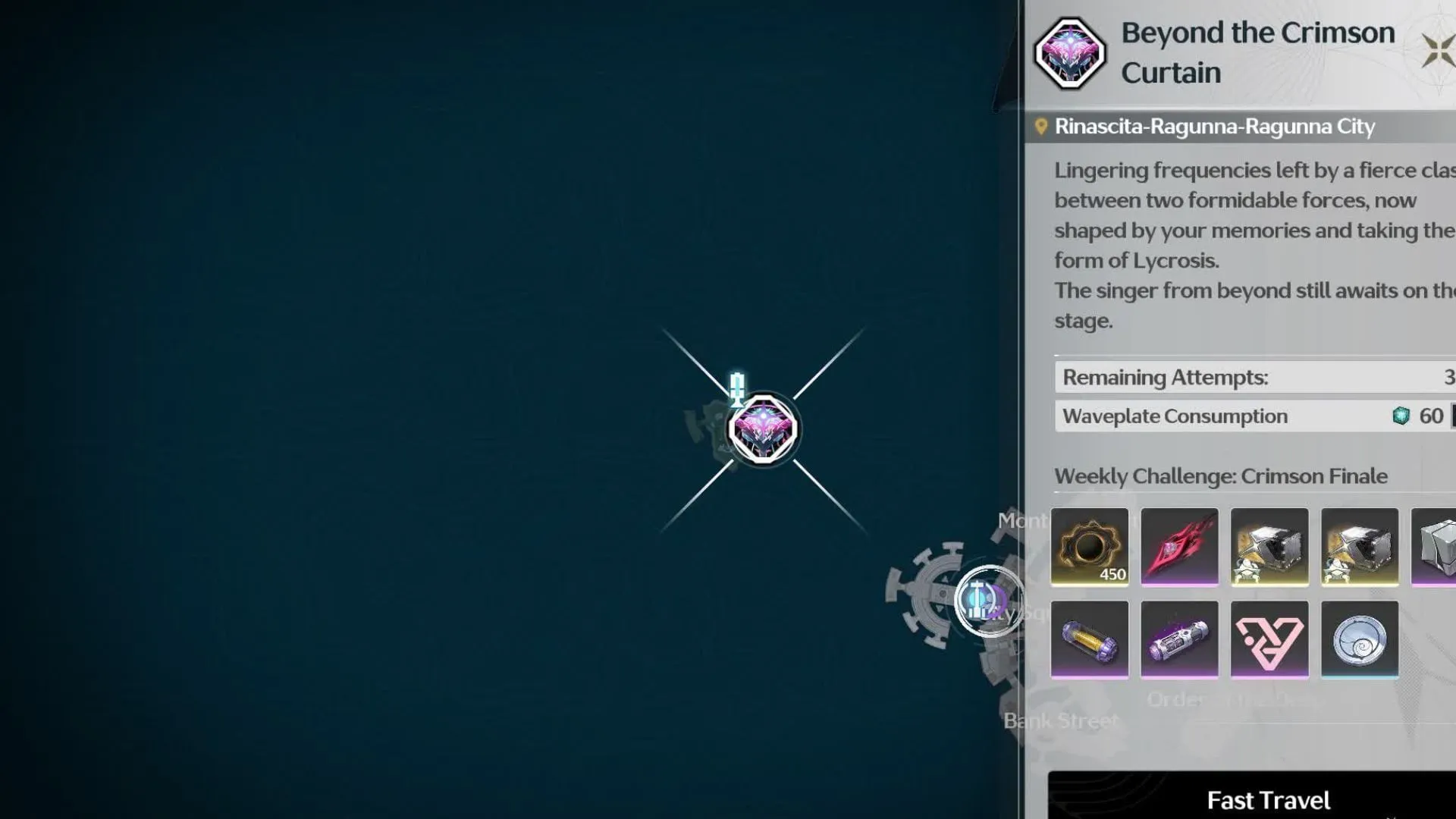Select the first silver echo box reward

tap(1269, 547)
